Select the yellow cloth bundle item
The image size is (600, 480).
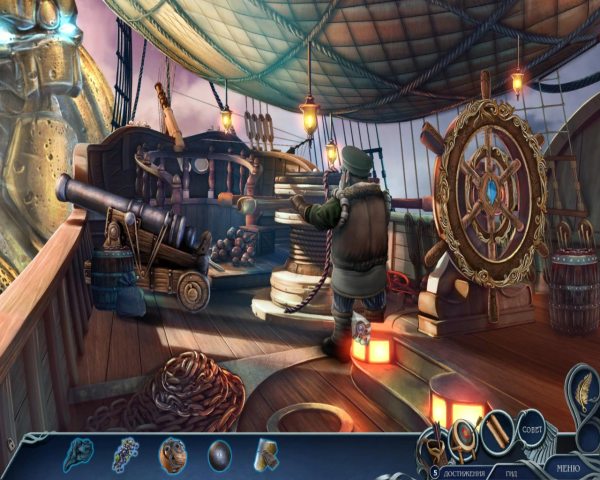(x=266, y=455)
